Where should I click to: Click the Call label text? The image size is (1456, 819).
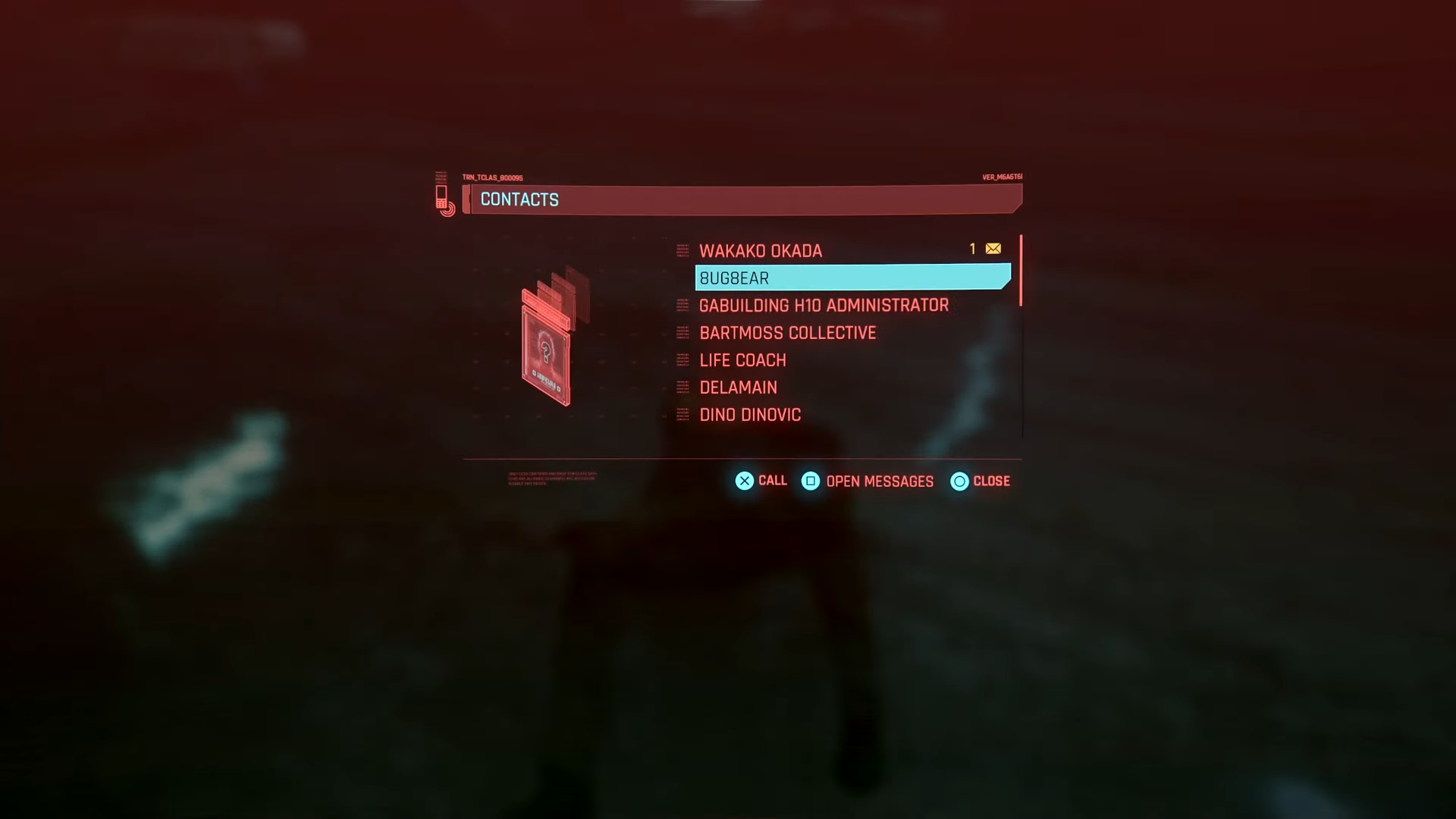click(772, 481)
